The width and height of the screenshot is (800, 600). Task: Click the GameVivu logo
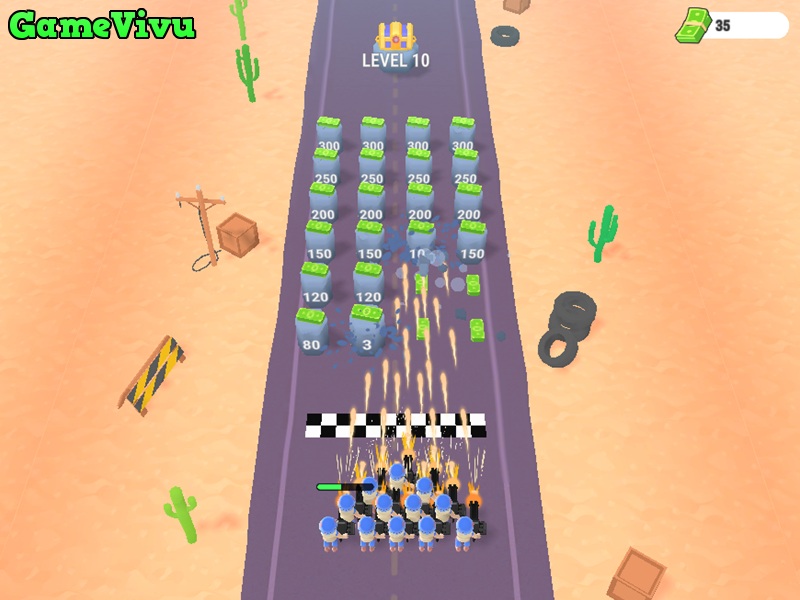[x=101, y=26]
